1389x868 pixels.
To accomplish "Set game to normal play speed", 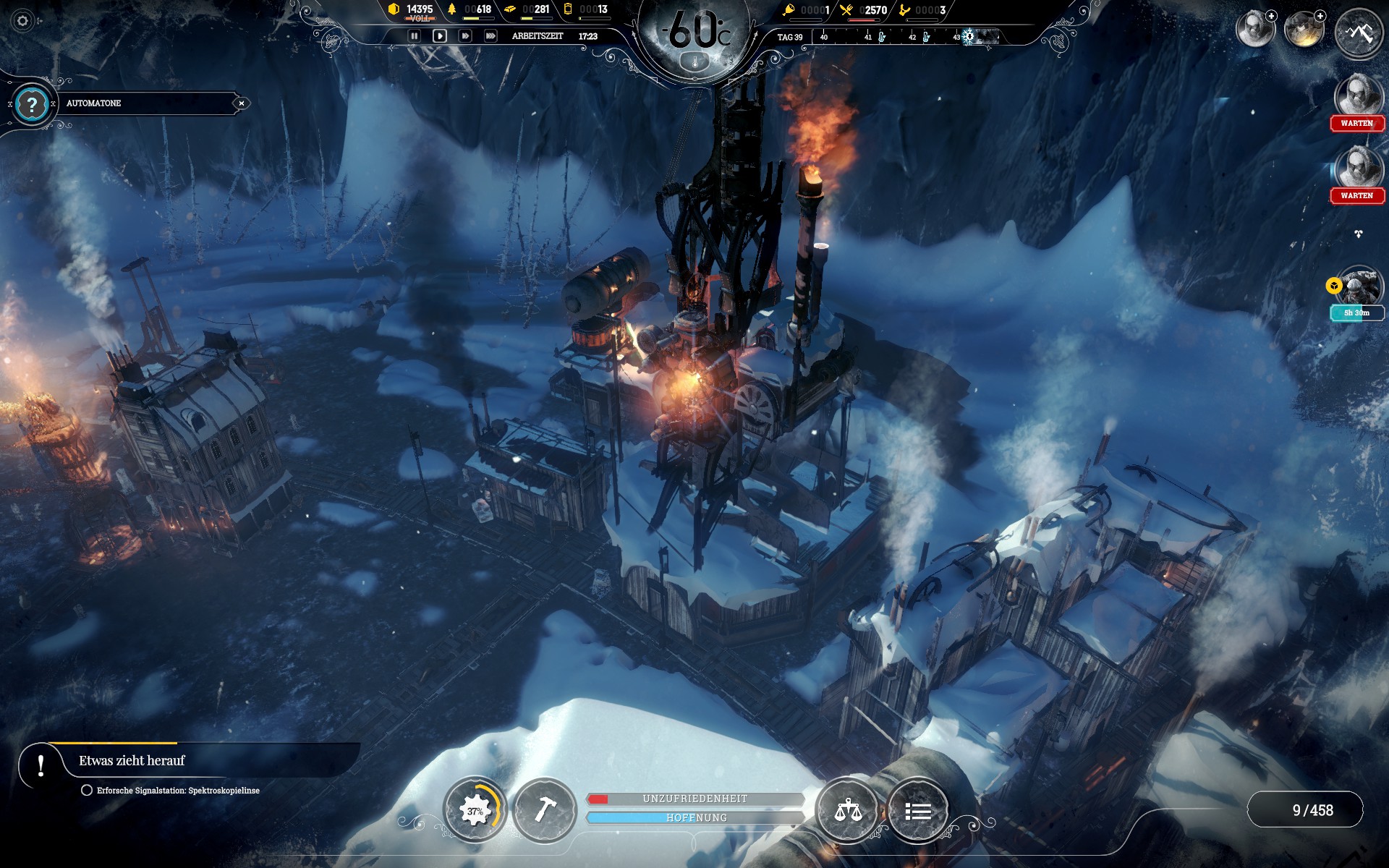I will 439,35.
